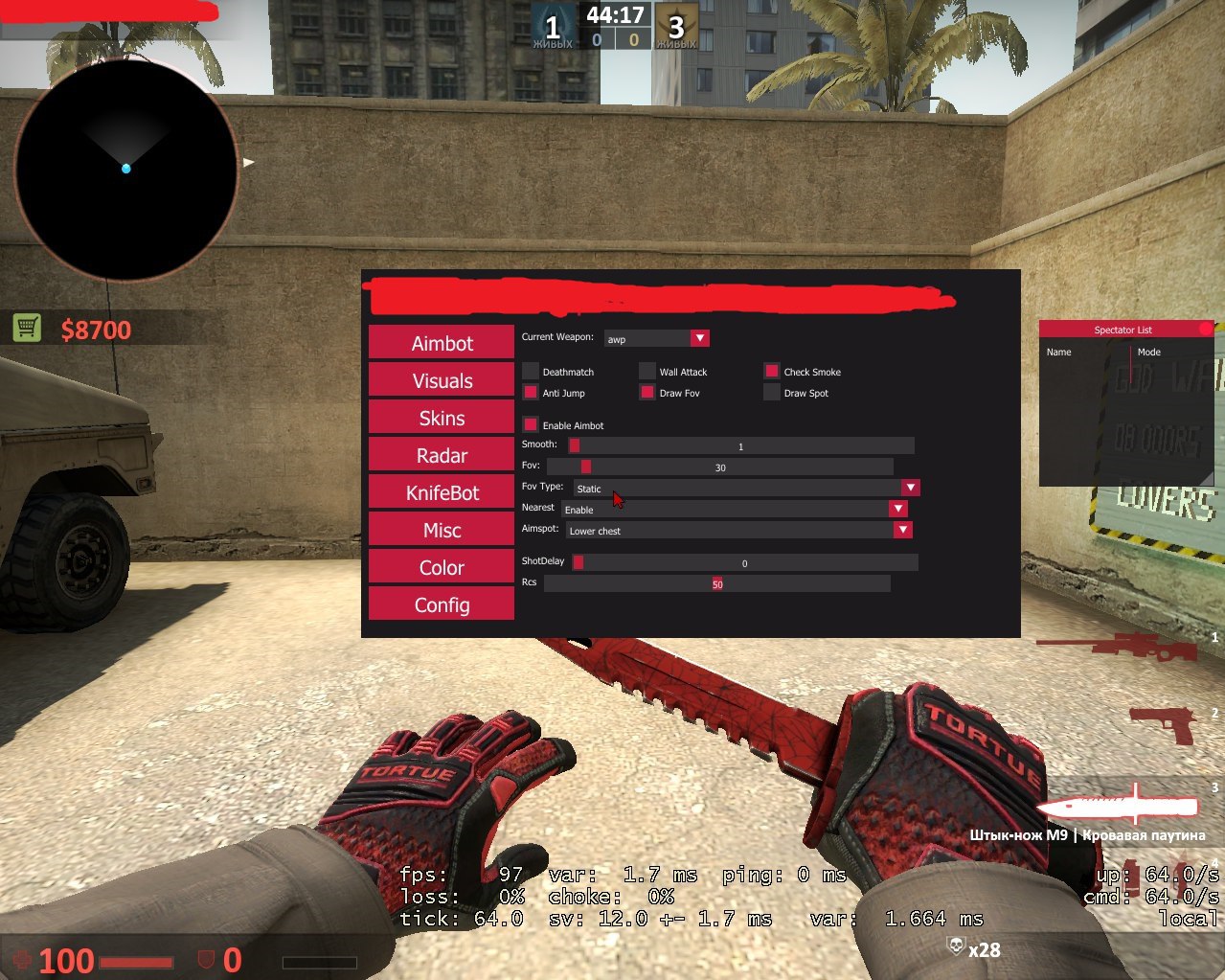Open the Color tab
This screenshot has height=980, width=1225.
coord(442,567)
